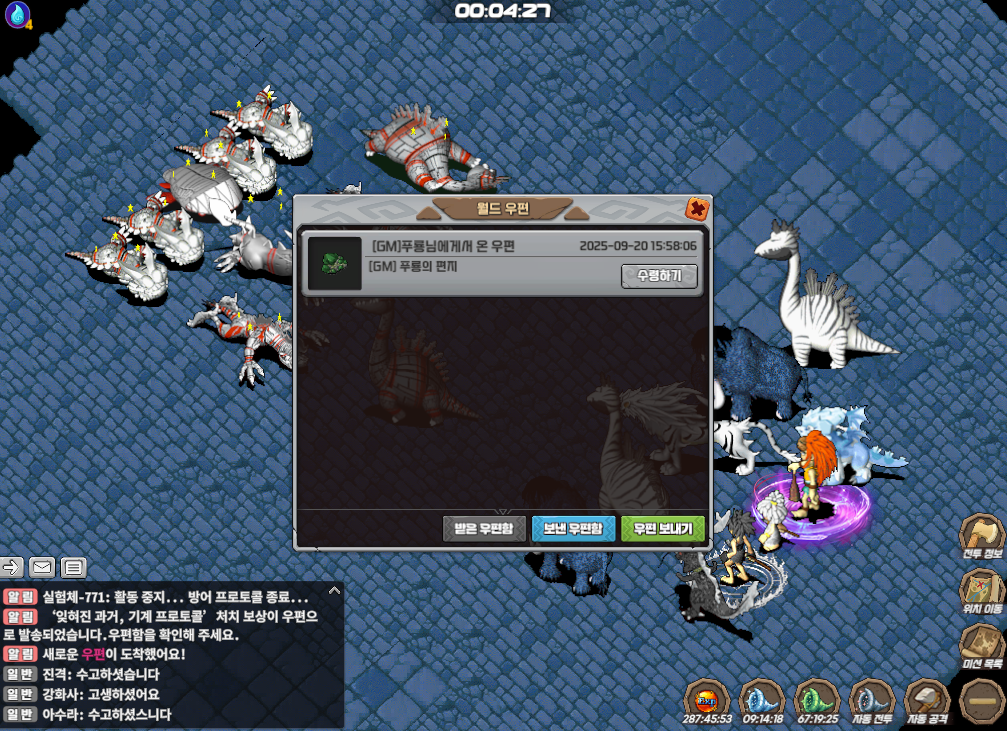Screen dimensions: 1007x731
Task: Show the 미션 목록 mission list
Action: (x=981, y=647)
